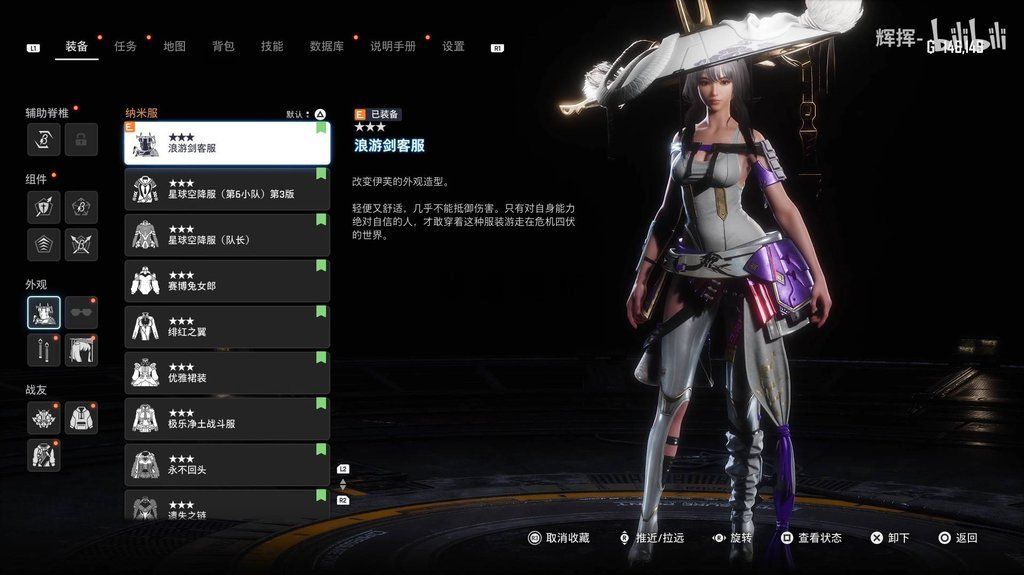The width and height of the screenshot is (1024, 575).
Task: Select the 浪游剑客服 nano suit
Action: (x=227, y=143)
